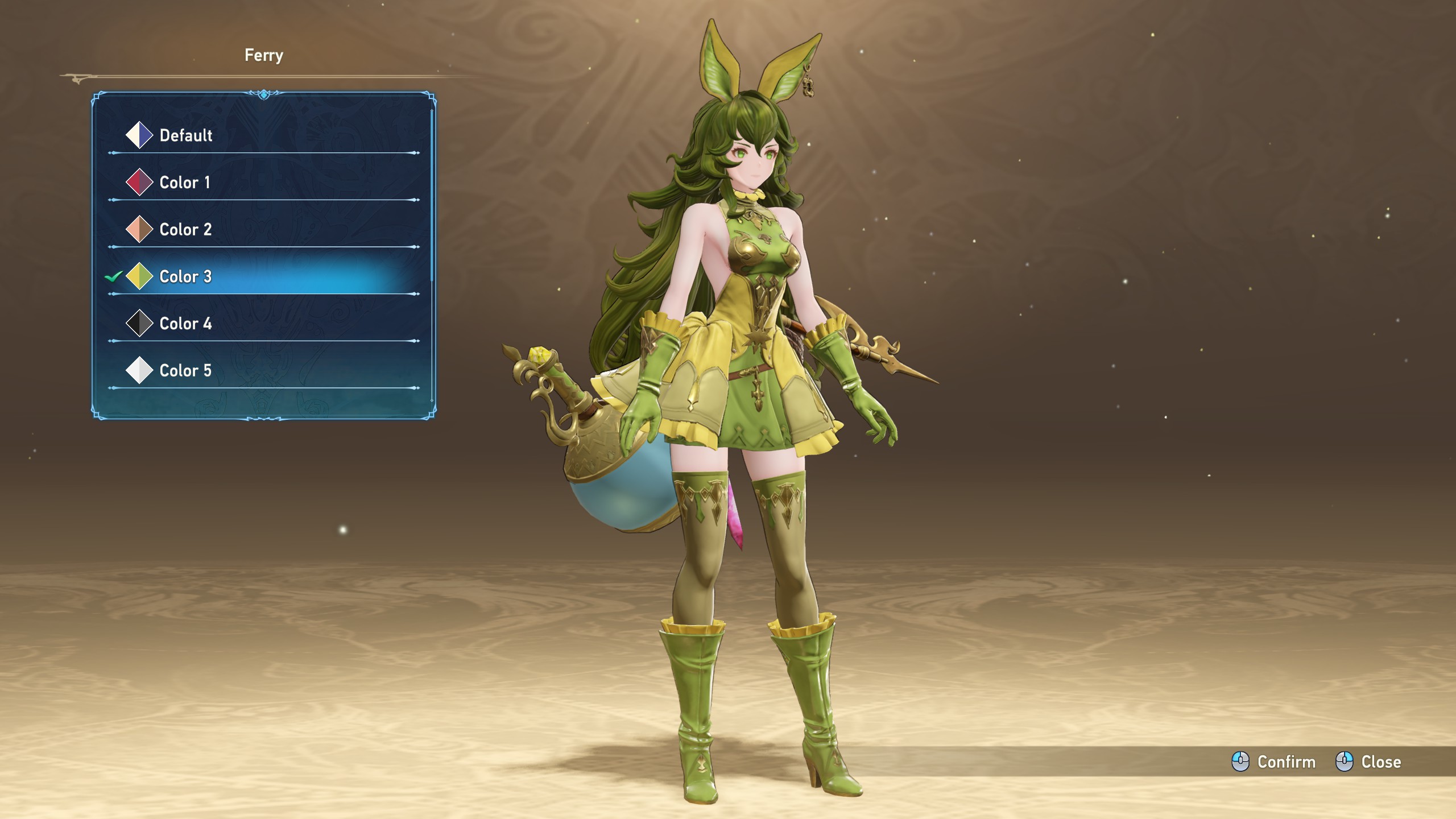Viewport: 1456px width, 819px height.
Task: Pick the Color 2 palette
Action: coord(185,230)
